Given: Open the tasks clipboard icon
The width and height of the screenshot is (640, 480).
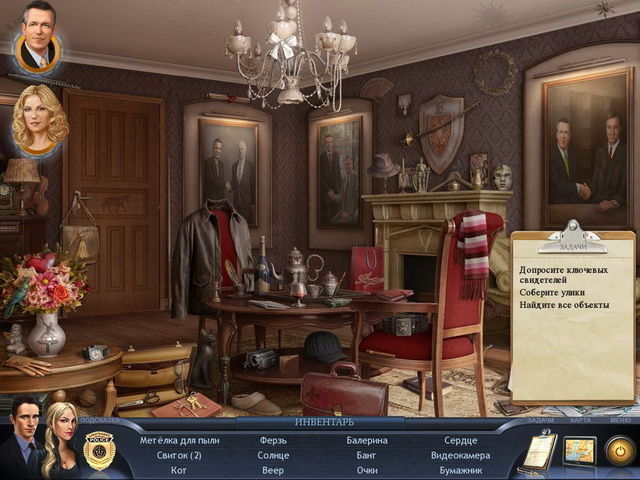Looking at the screenshot, I should 536,453.
